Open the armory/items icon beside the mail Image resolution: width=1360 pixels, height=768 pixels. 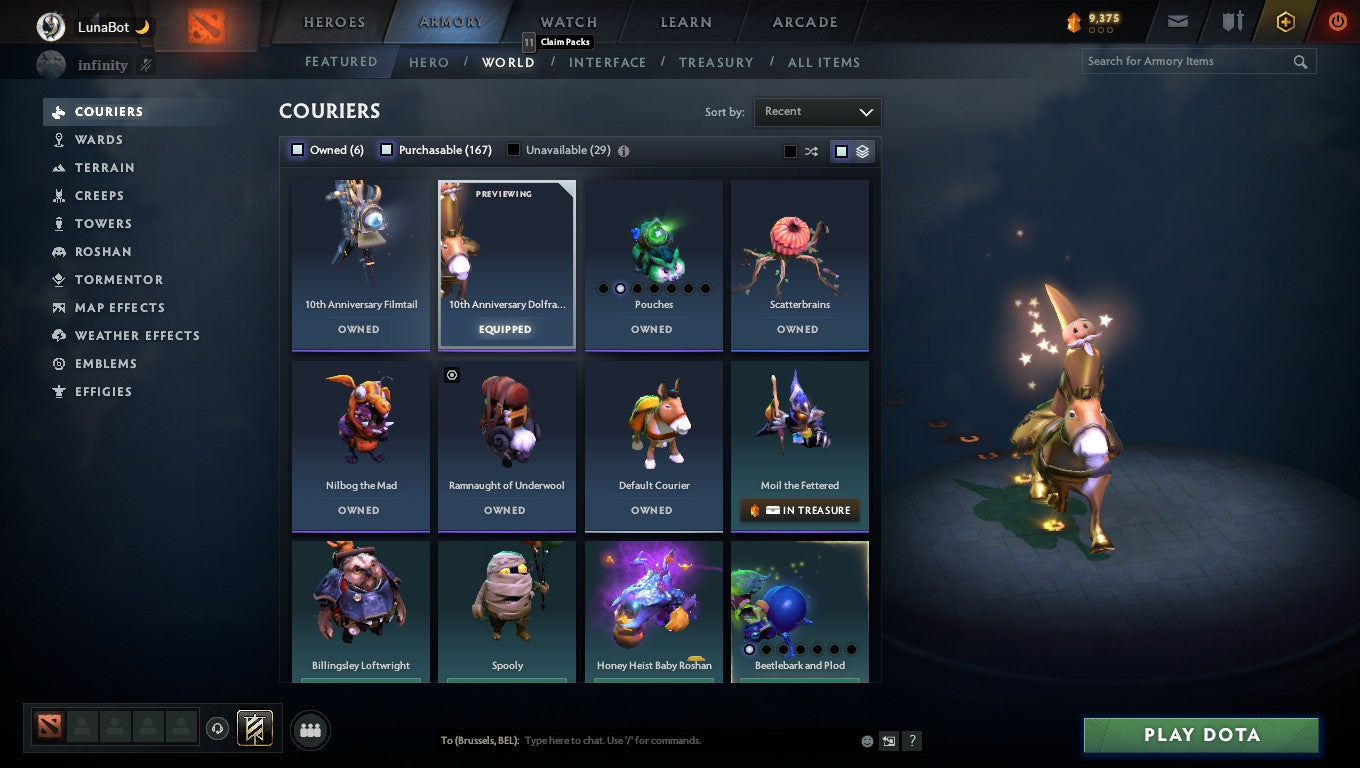[1232, 21]
